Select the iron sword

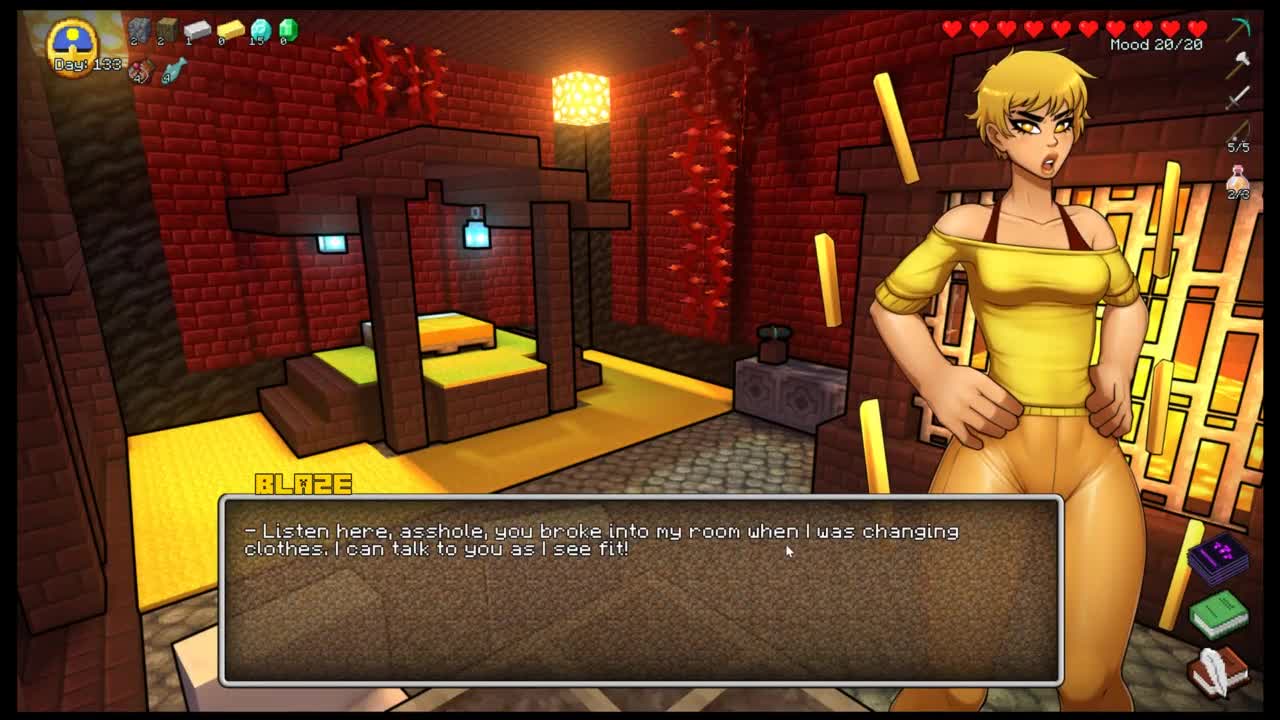click(1239, 97)
